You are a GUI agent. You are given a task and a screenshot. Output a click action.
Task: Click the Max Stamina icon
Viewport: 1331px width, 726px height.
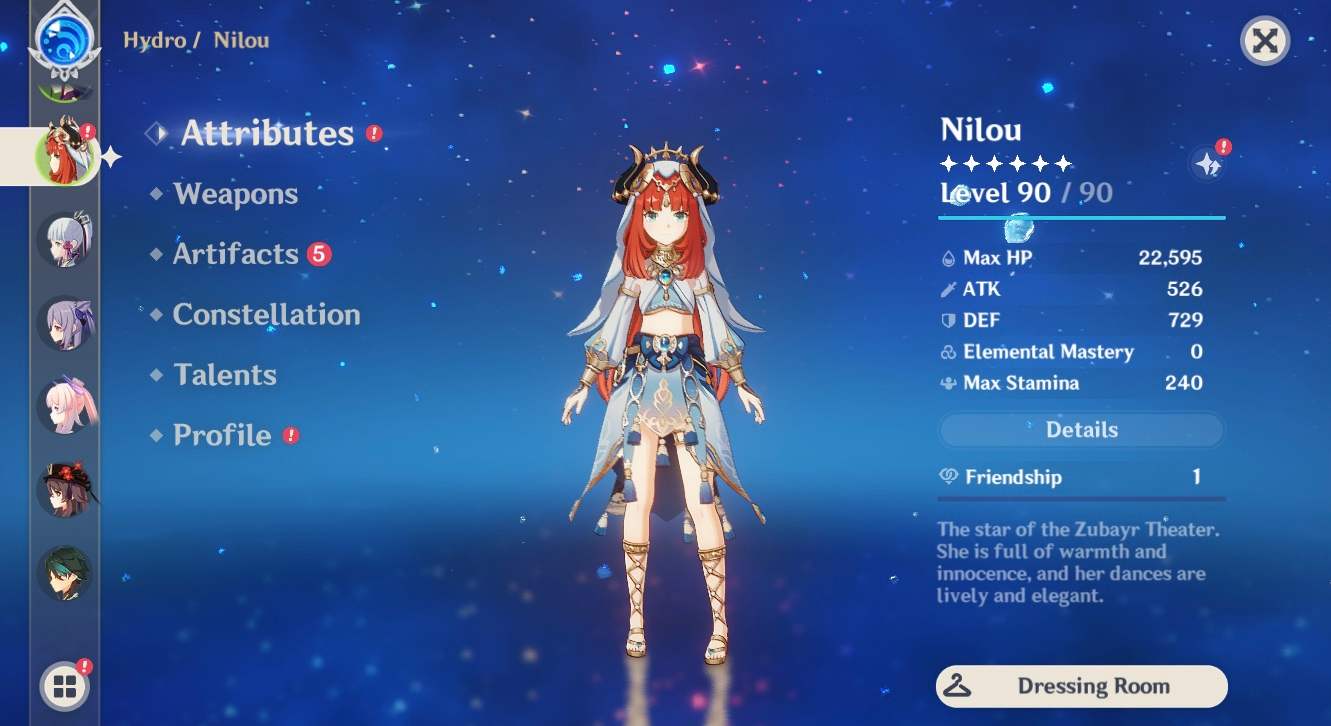pos(950,383)
